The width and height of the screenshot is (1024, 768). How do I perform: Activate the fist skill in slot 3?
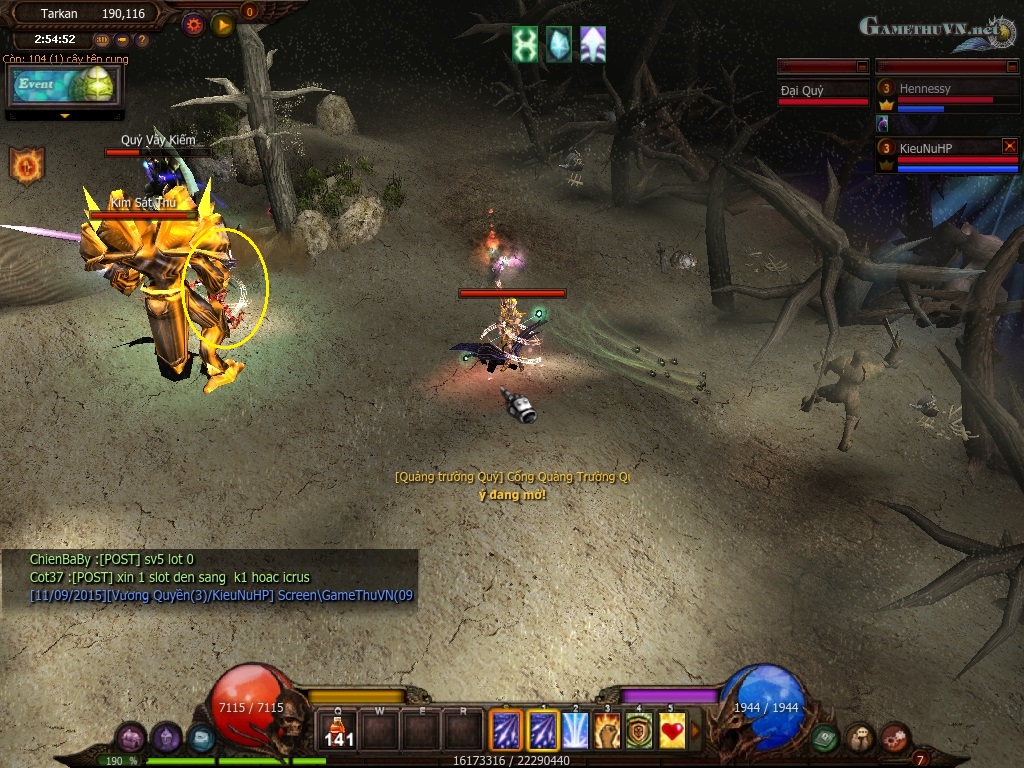click(607, 731)
